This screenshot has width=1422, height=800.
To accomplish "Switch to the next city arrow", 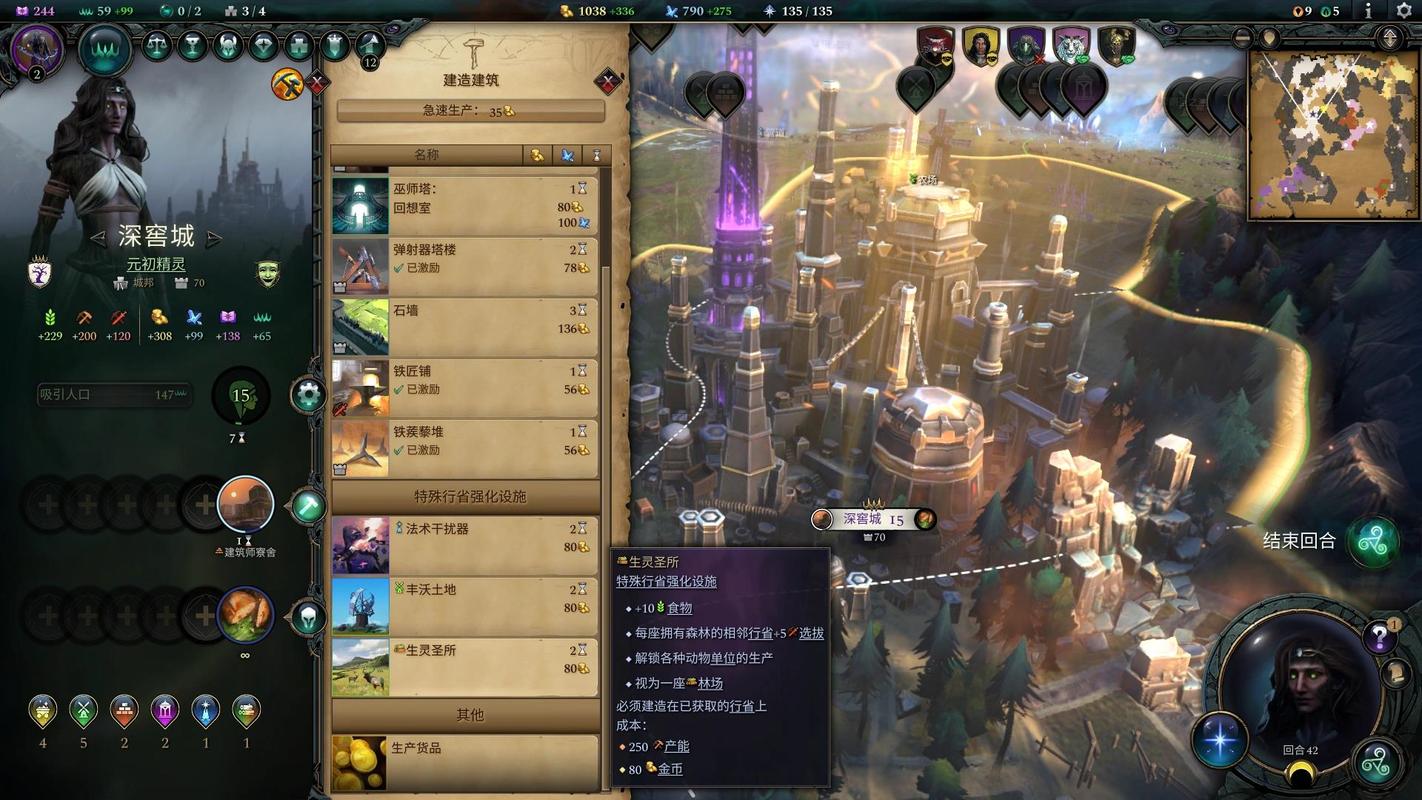I will [214, 238].
